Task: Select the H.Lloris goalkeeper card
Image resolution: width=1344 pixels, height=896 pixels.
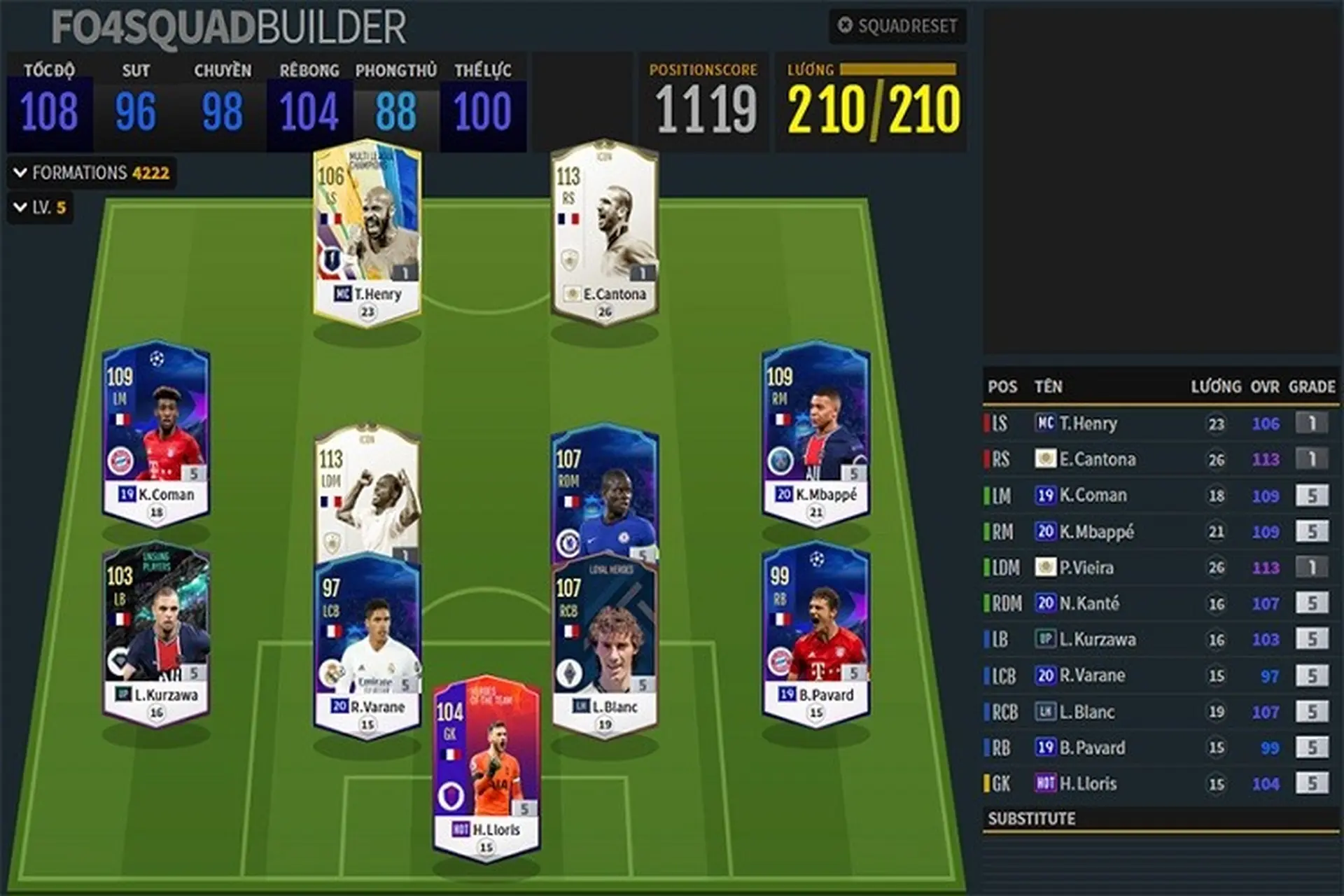Action: pyautogui.click(x=486, y=766)
